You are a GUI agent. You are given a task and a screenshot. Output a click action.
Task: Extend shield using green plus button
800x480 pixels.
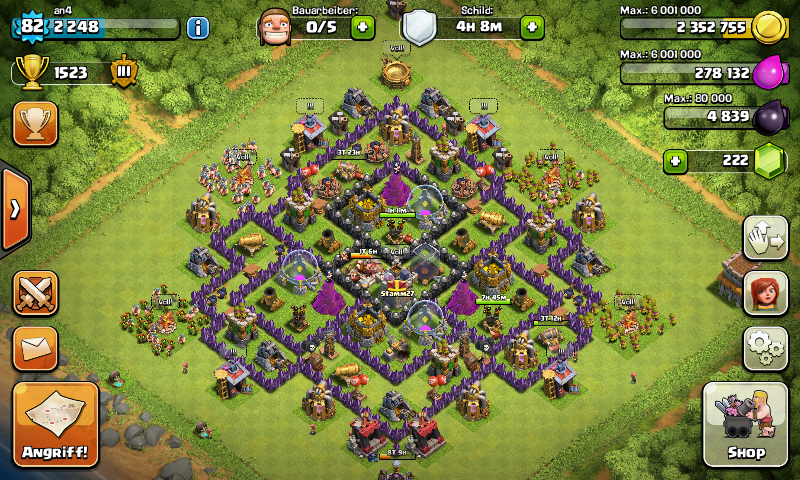click(532, 27)
